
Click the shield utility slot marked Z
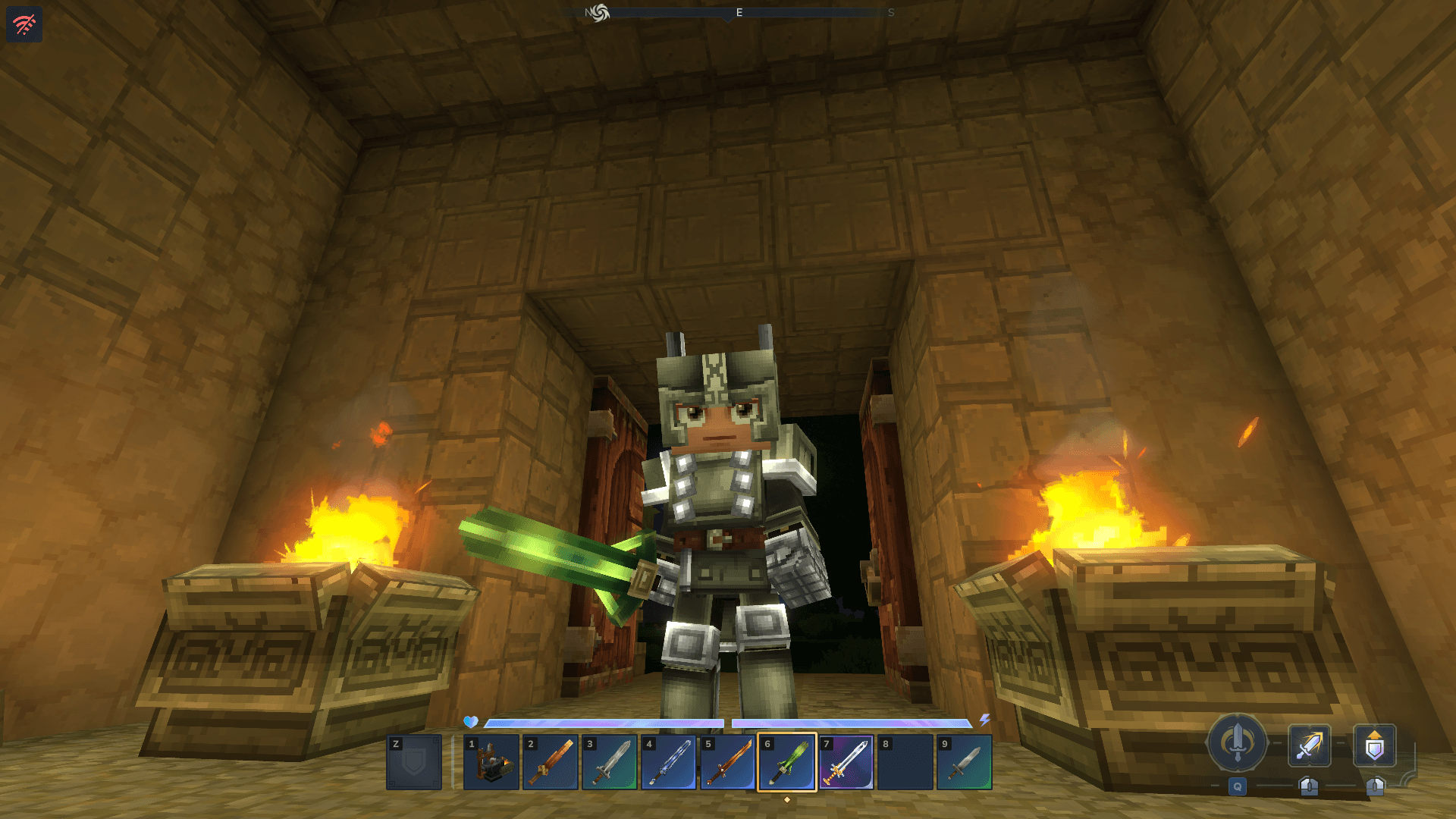point(414,762)
